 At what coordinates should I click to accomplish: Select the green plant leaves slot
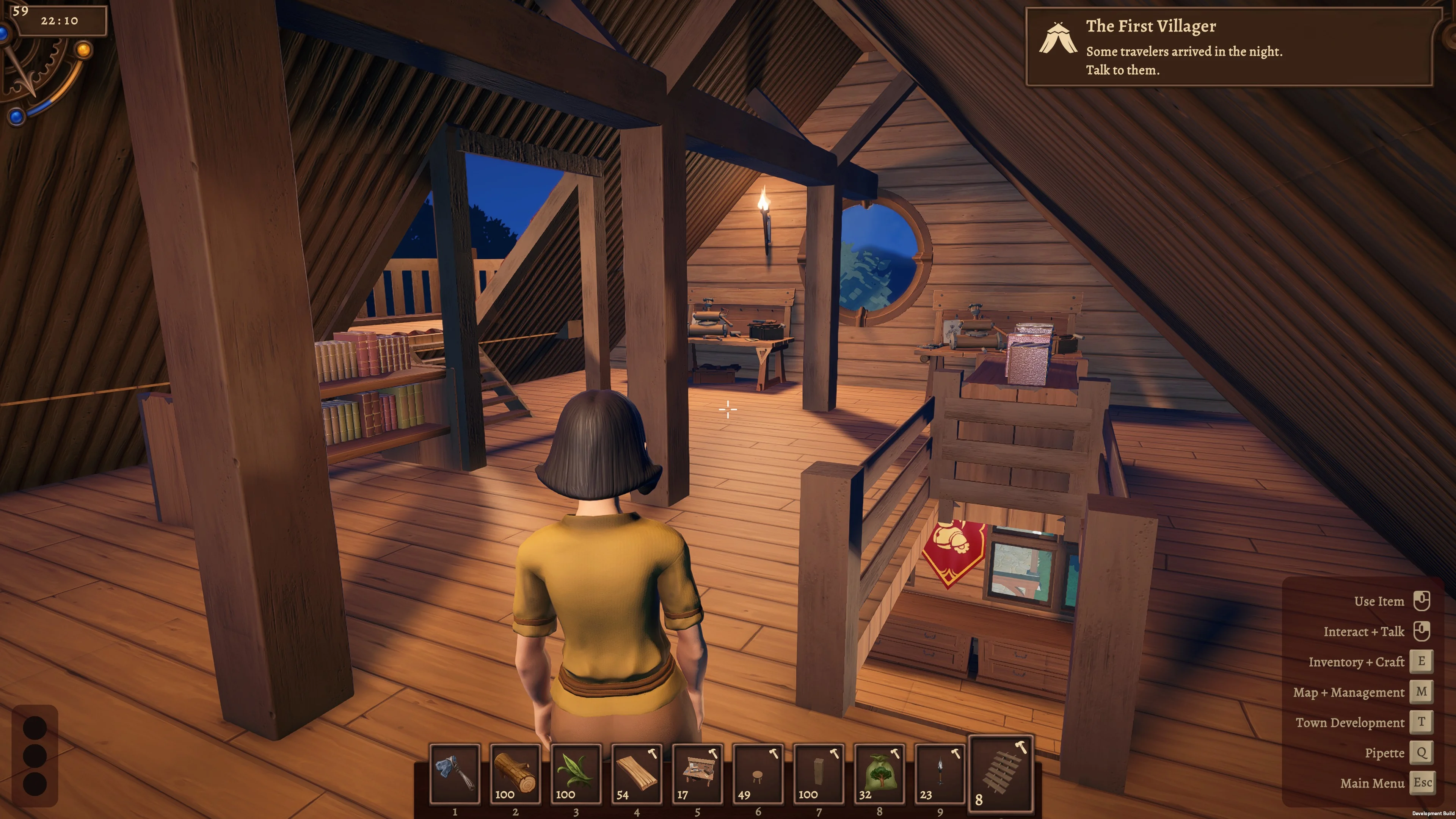tap(576, 773)
